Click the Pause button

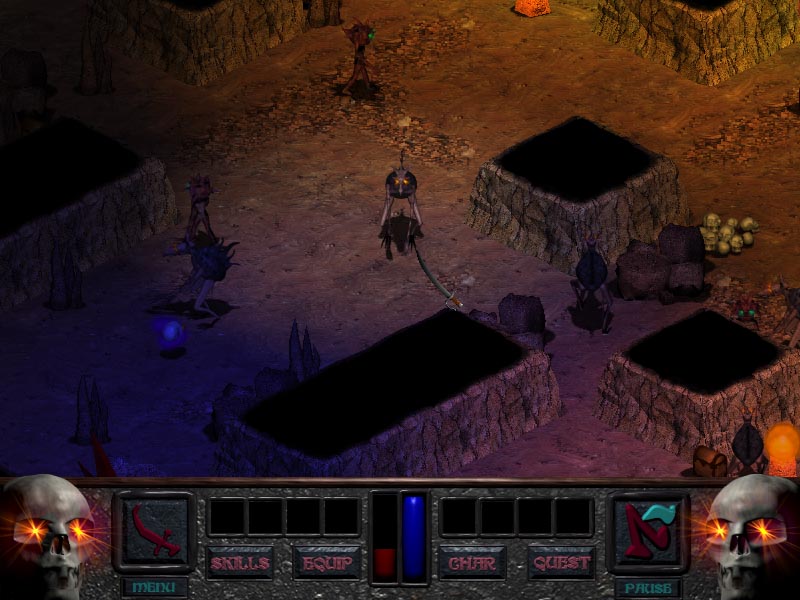tap(647, 587)
